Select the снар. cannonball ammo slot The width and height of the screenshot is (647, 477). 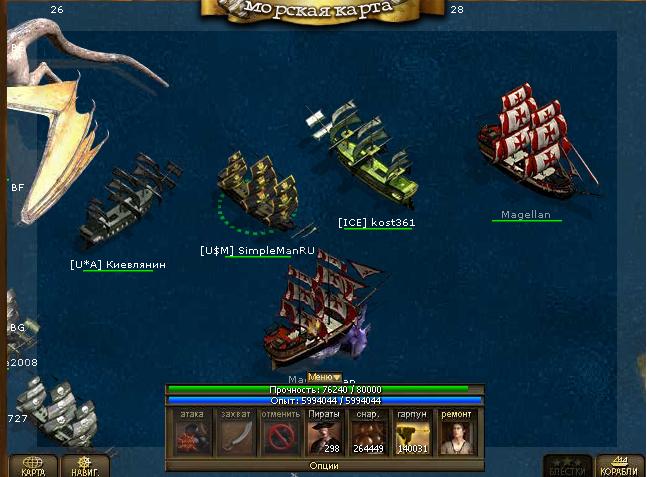click(x=369, y=435)
